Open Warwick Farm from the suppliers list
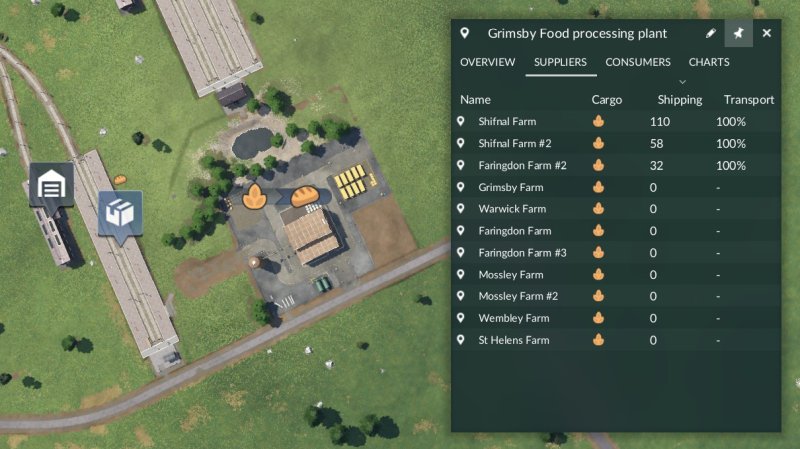Viewport: 800px width, 449px height. (x=513, y=209)
